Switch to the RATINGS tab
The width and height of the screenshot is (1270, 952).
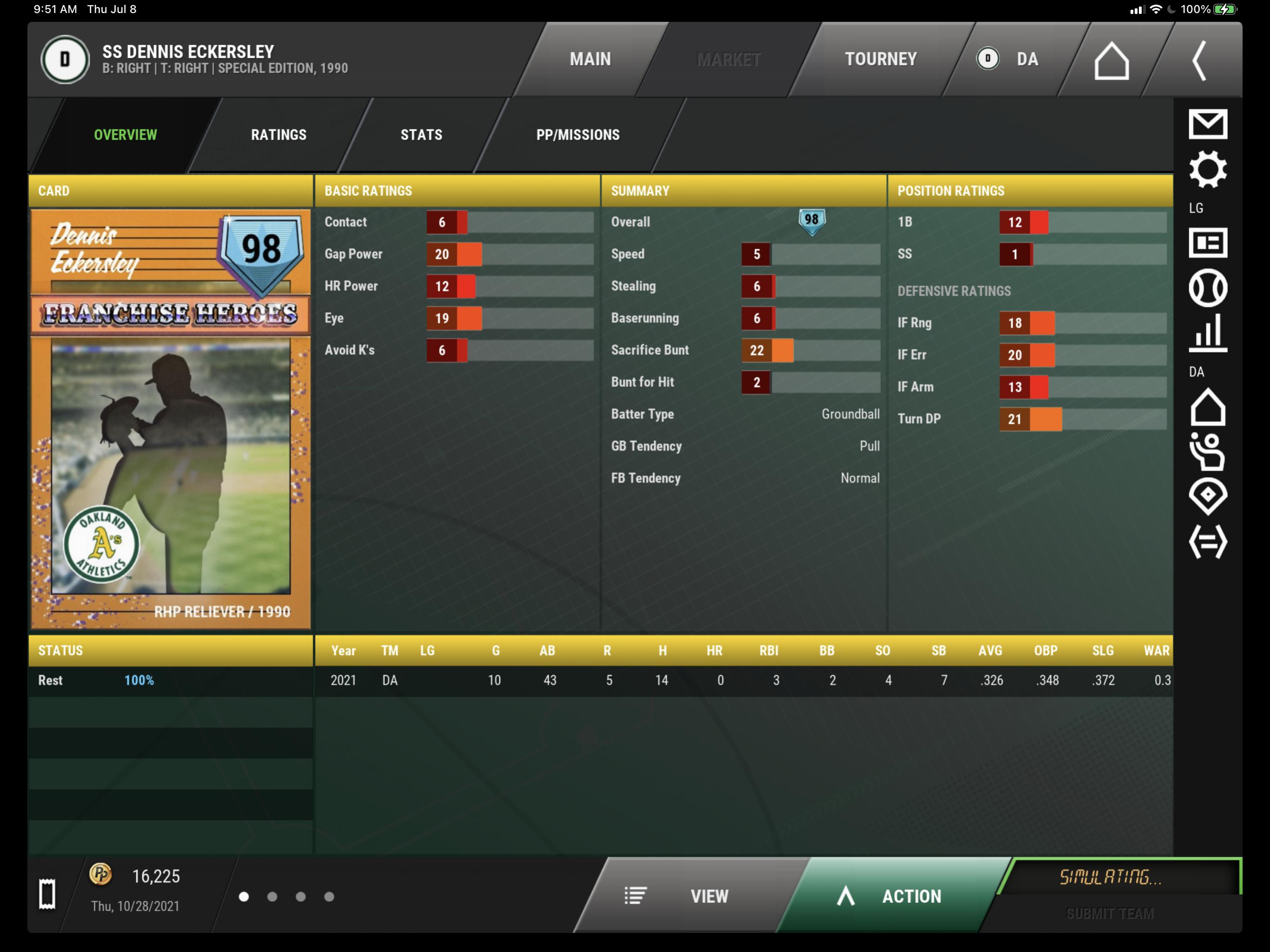(x=279, y=135)
